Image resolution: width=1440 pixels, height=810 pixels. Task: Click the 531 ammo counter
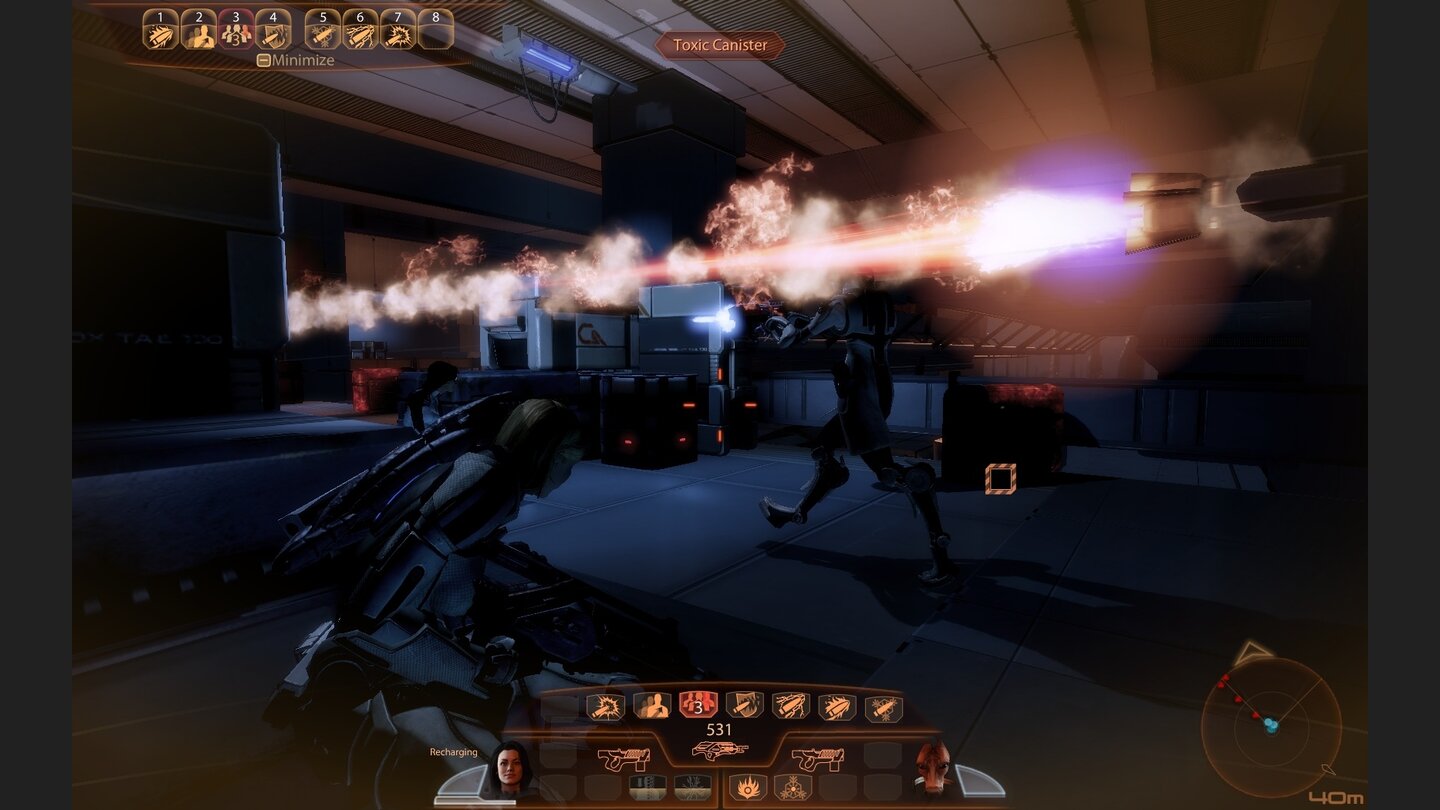(717, 729)
